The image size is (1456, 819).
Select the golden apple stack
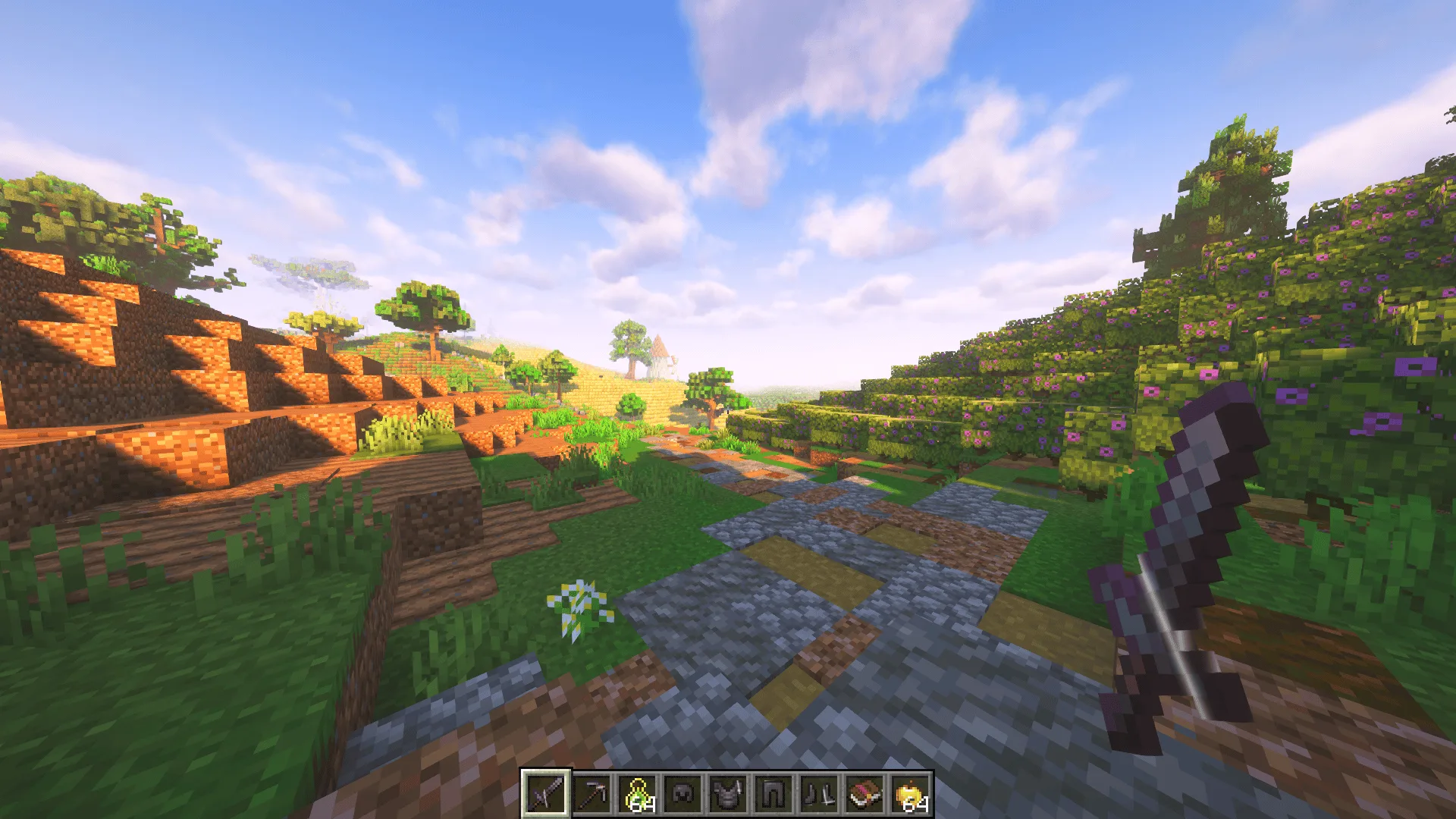coord(910,794)
